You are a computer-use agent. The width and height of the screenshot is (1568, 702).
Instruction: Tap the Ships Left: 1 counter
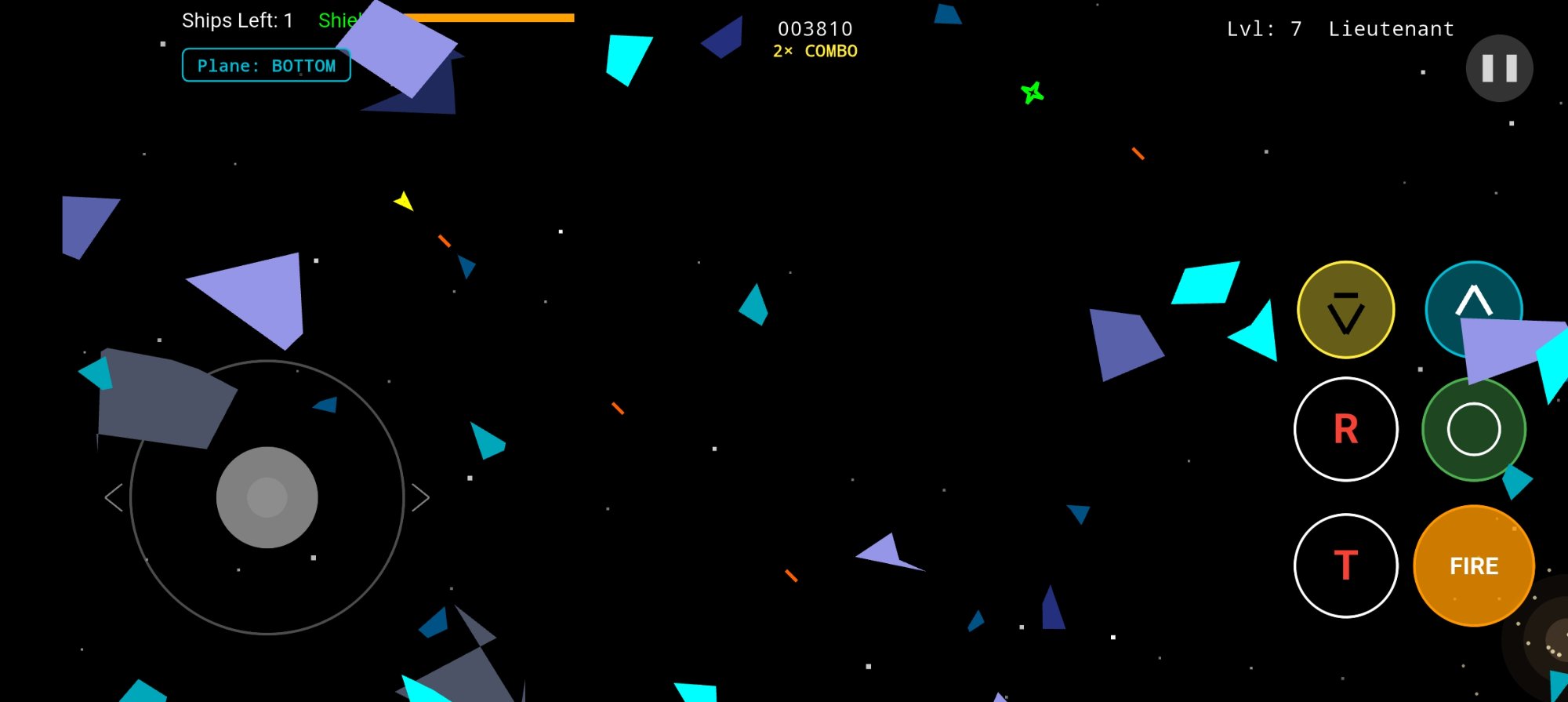[236, 20]
